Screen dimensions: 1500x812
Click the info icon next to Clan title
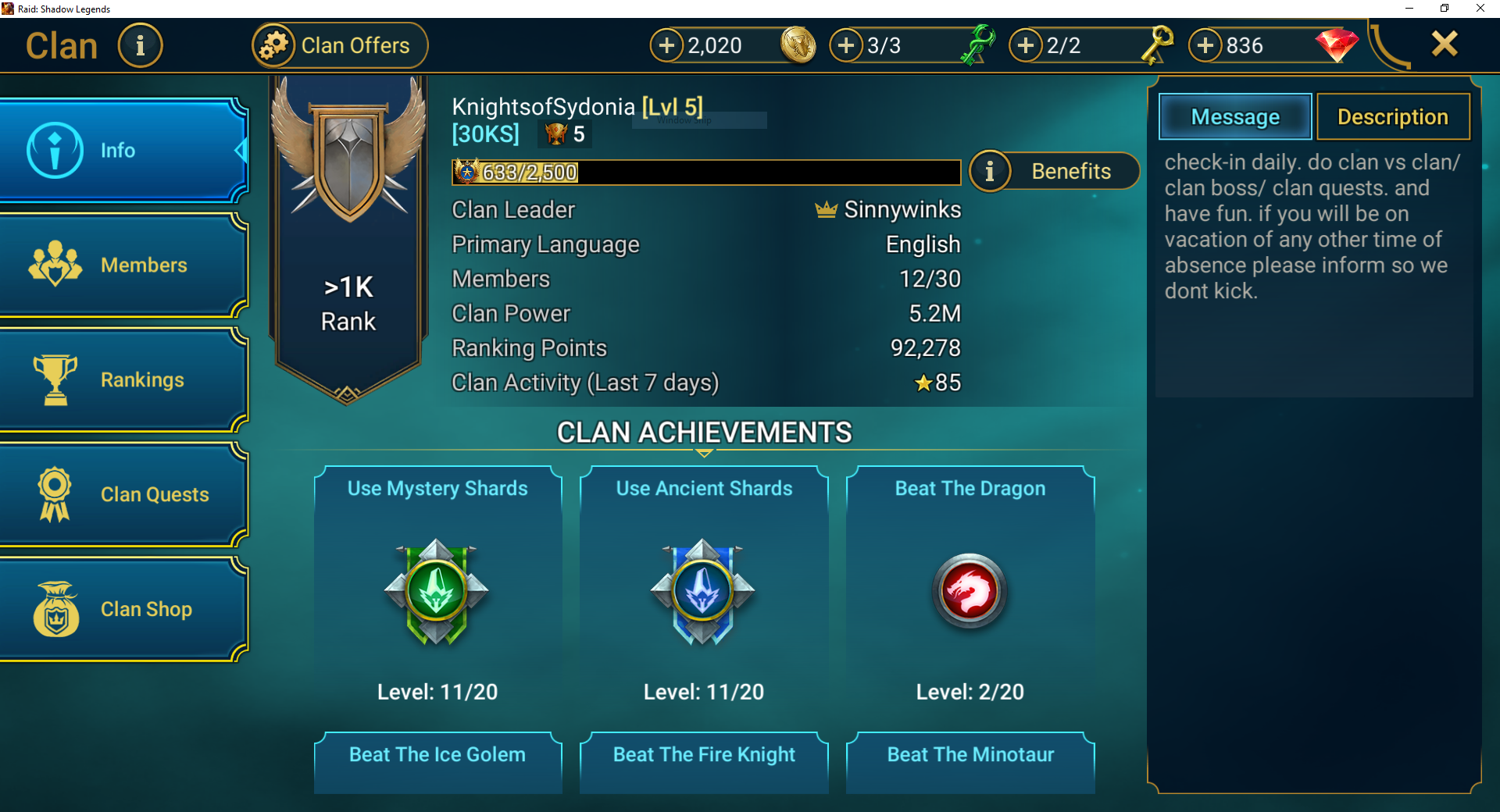tap(141, 45)
